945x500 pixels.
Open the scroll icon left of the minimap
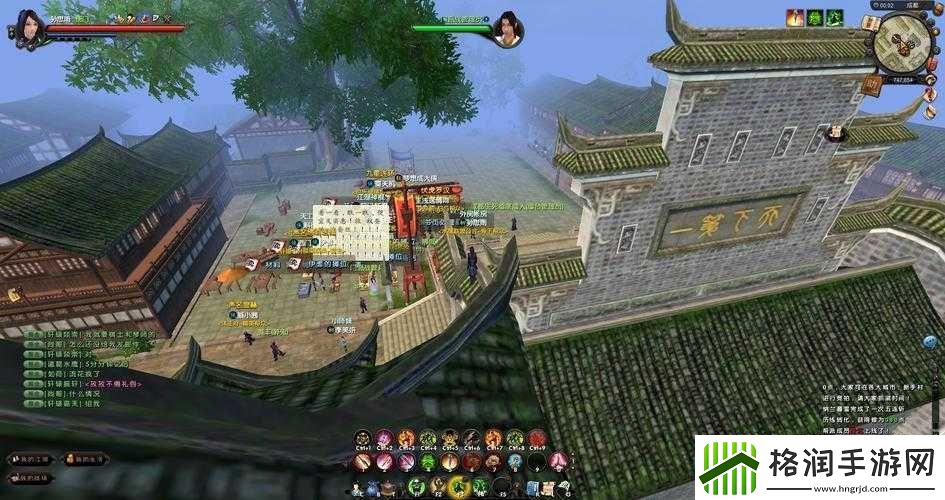tap(871, 23)
